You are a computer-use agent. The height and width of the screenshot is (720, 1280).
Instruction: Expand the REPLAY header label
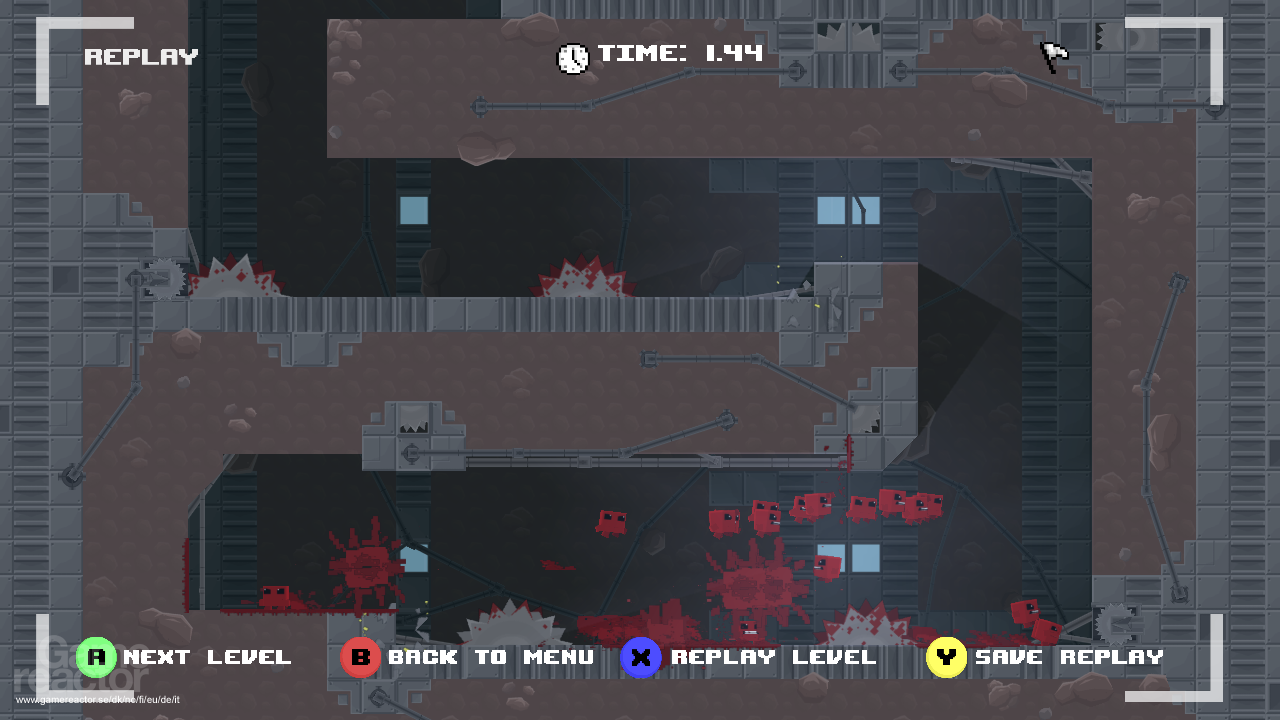(141, 57)
